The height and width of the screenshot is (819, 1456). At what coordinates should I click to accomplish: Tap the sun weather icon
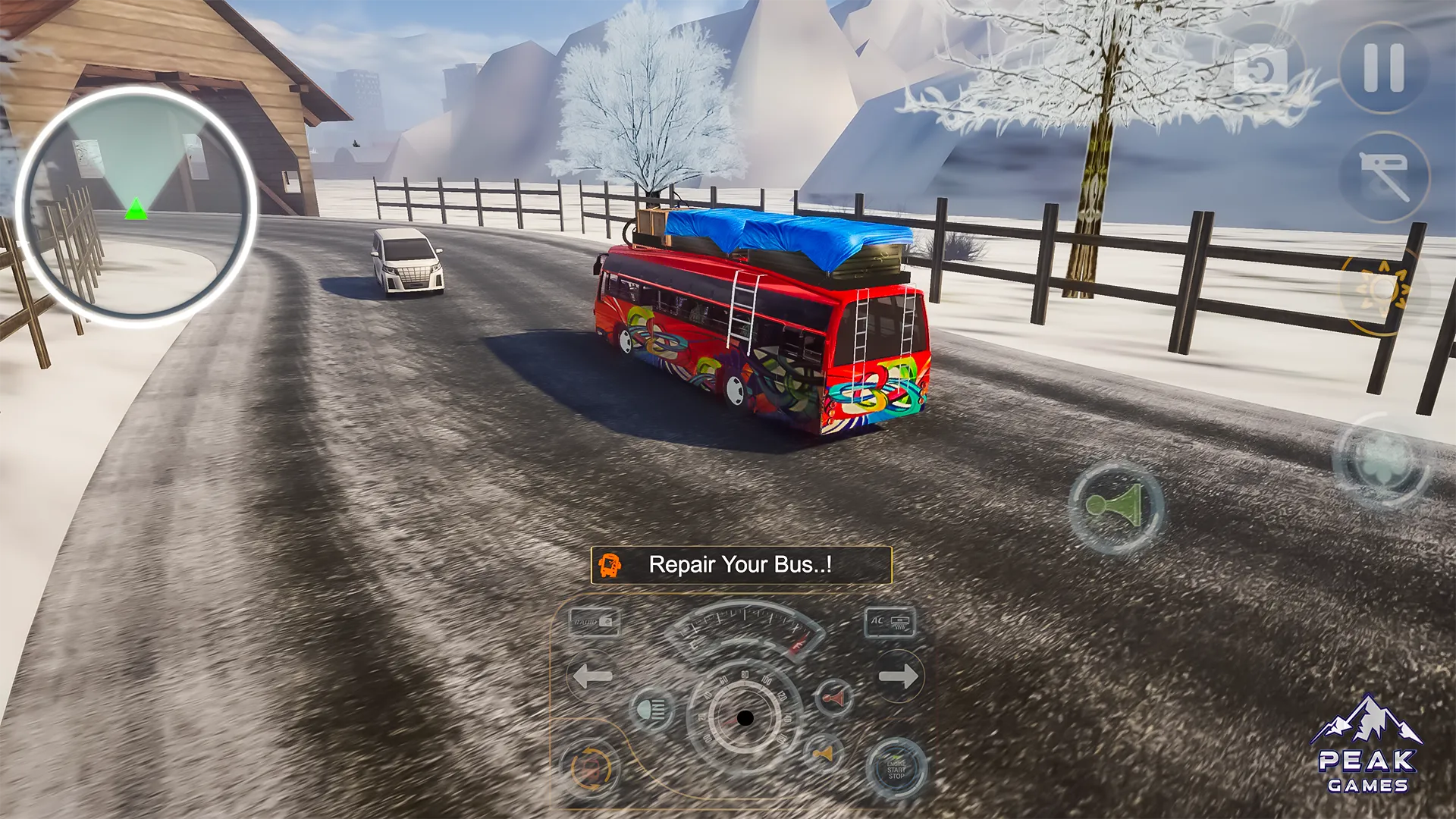click(1380, 290)
